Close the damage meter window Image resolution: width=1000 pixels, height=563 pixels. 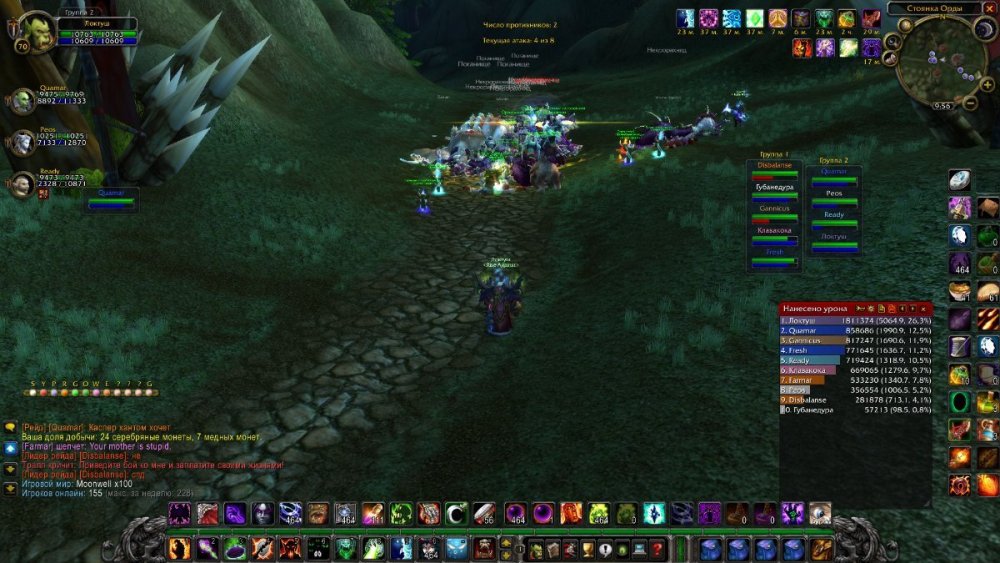pyautogui.click(x=924, y=308)
